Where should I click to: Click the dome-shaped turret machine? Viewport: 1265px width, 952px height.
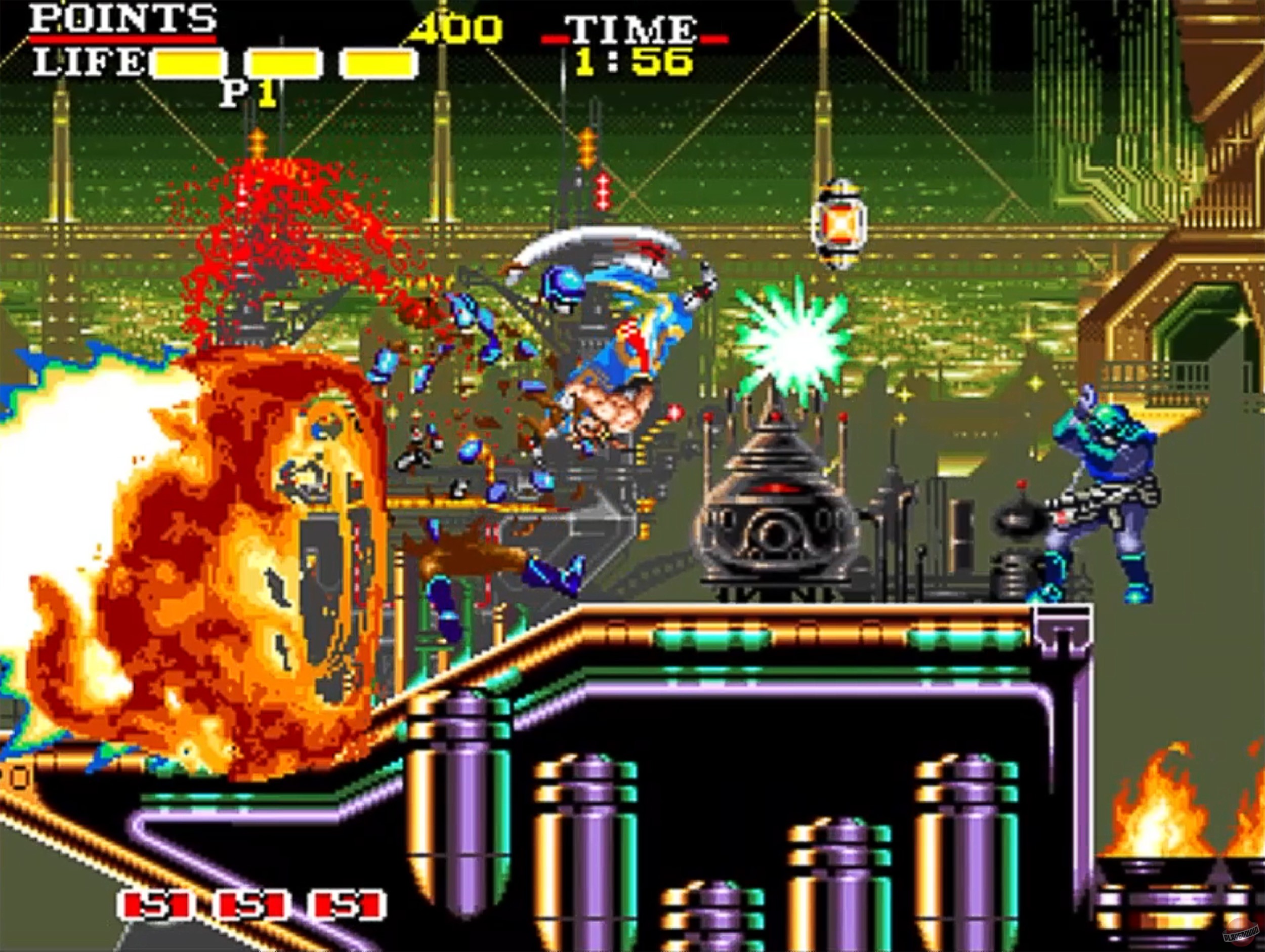(775, 526)
